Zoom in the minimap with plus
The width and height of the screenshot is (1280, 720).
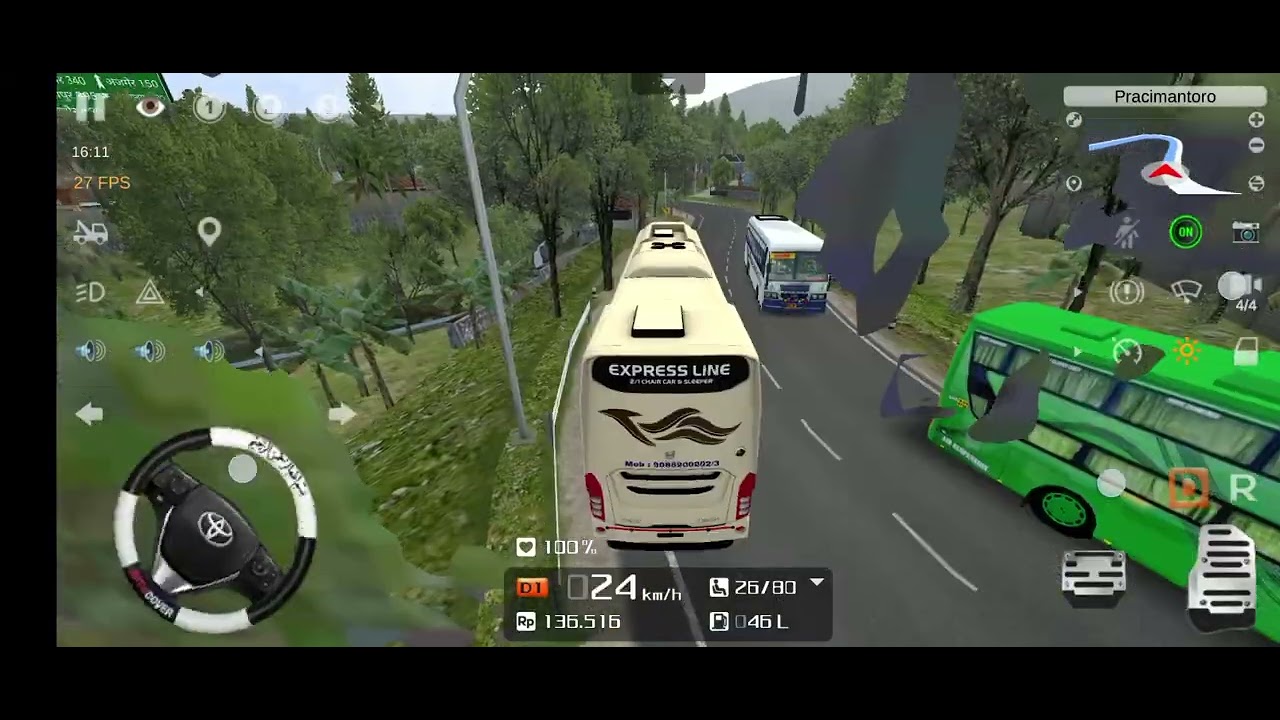coord(1256,120)
